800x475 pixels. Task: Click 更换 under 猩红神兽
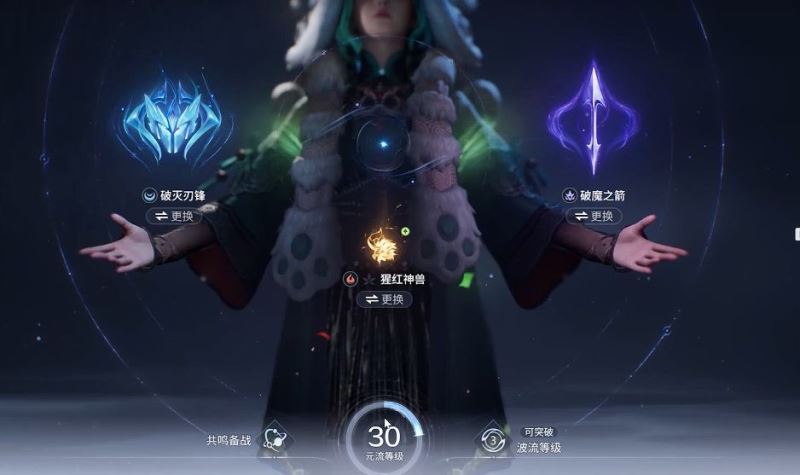pyautogui.click(x=384, y=299)
